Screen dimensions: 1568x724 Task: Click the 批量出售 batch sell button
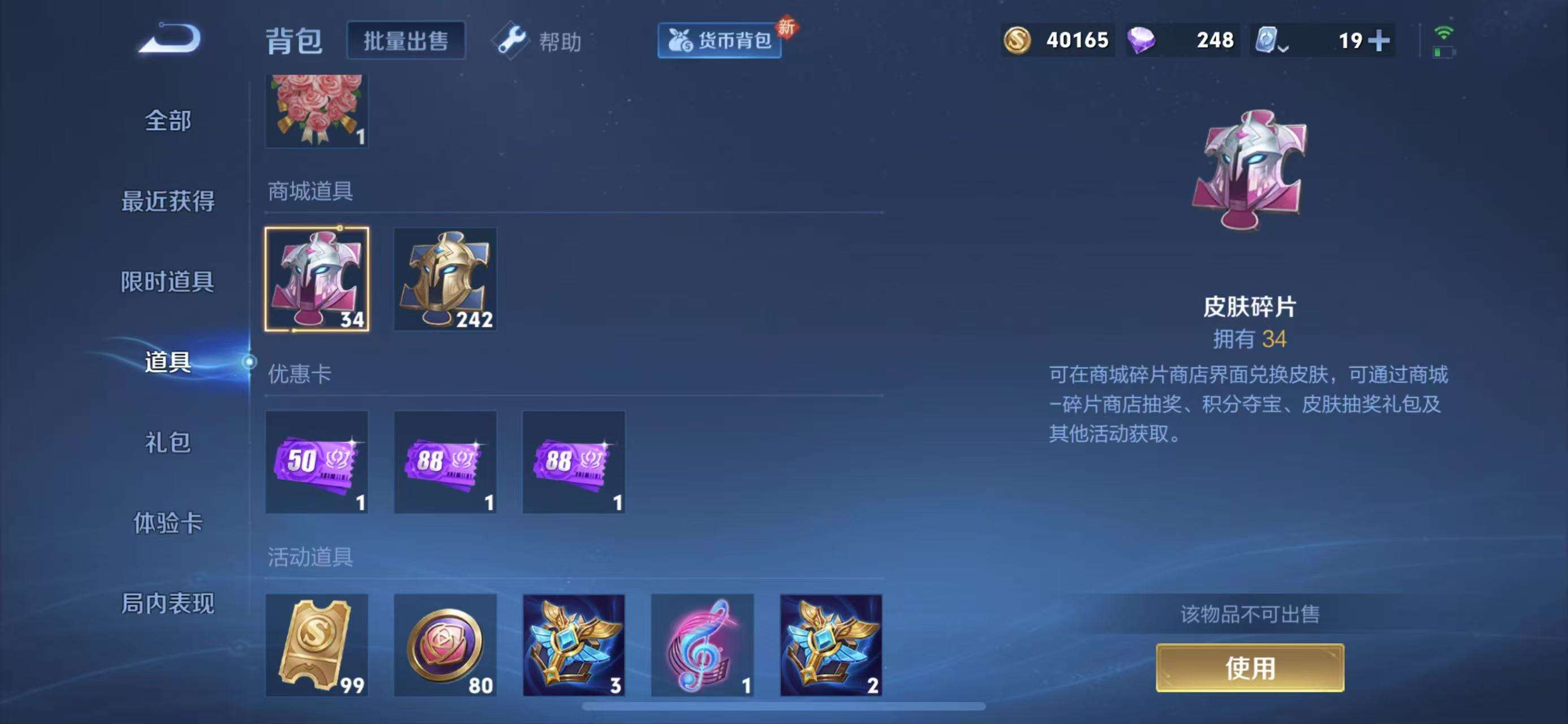(x=406, y=41)
